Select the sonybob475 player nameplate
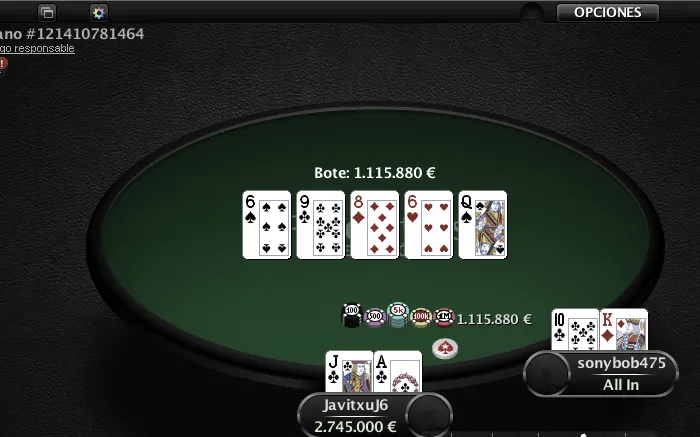 click(x=621, y=374)
